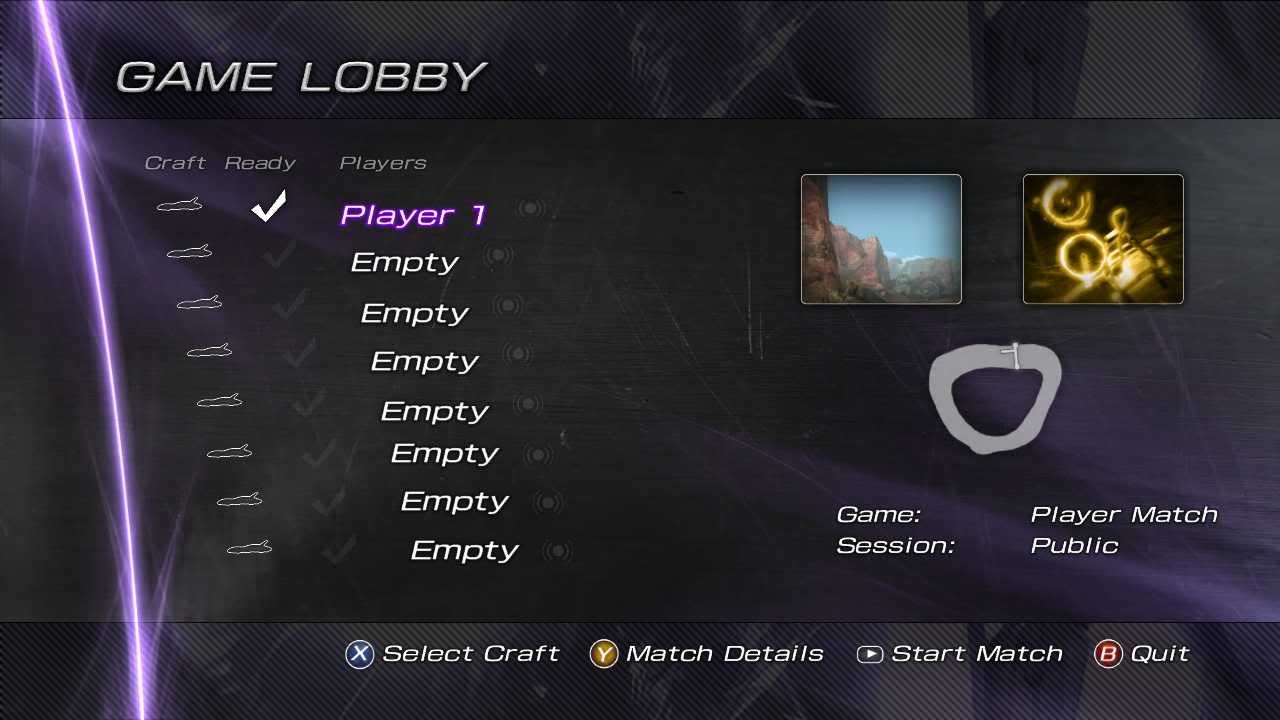Toggle Player 1's ready checkmark
The width and height of the screenshot is (1280, 720).
tap(268, 206)
